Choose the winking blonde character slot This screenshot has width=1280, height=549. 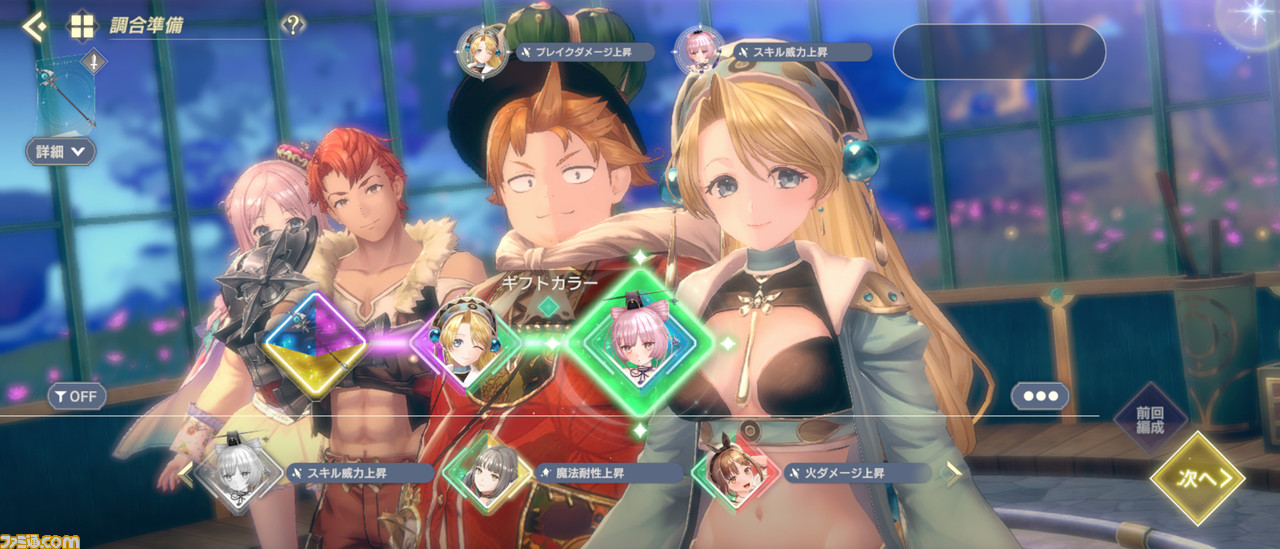tap(467, 343)
